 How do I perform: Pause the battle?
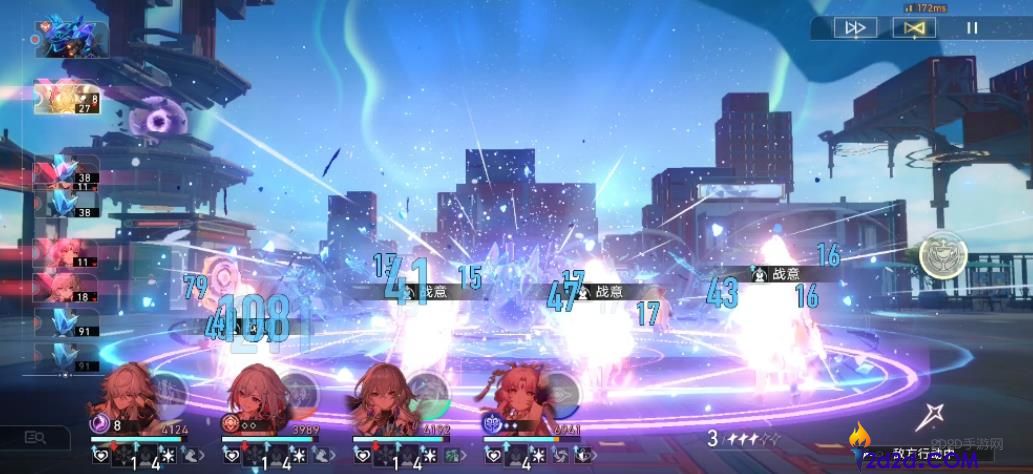(x=972, y=28)
